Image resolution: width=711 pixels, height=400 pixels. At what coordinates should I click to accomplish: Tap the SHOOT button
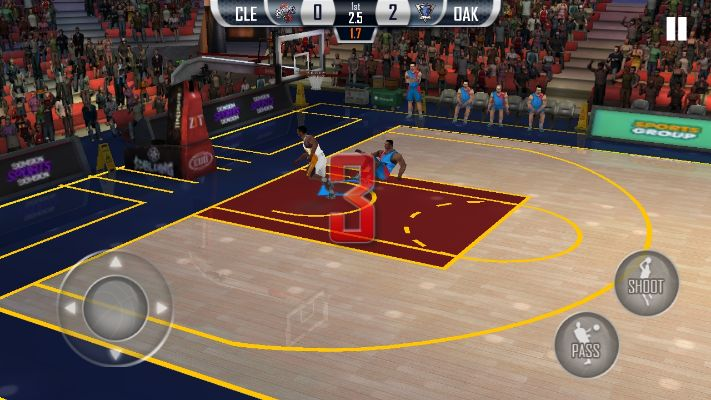(x=645, y=283)
